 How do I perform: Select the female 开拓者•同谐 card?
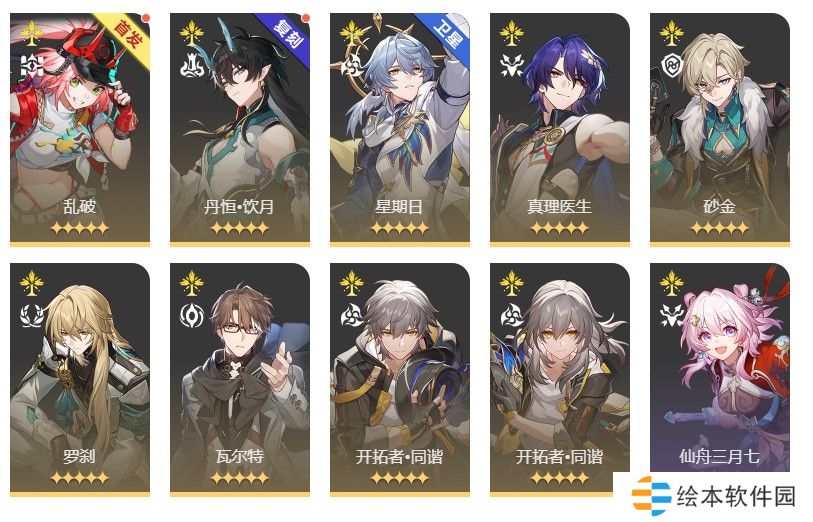[560, 378]
